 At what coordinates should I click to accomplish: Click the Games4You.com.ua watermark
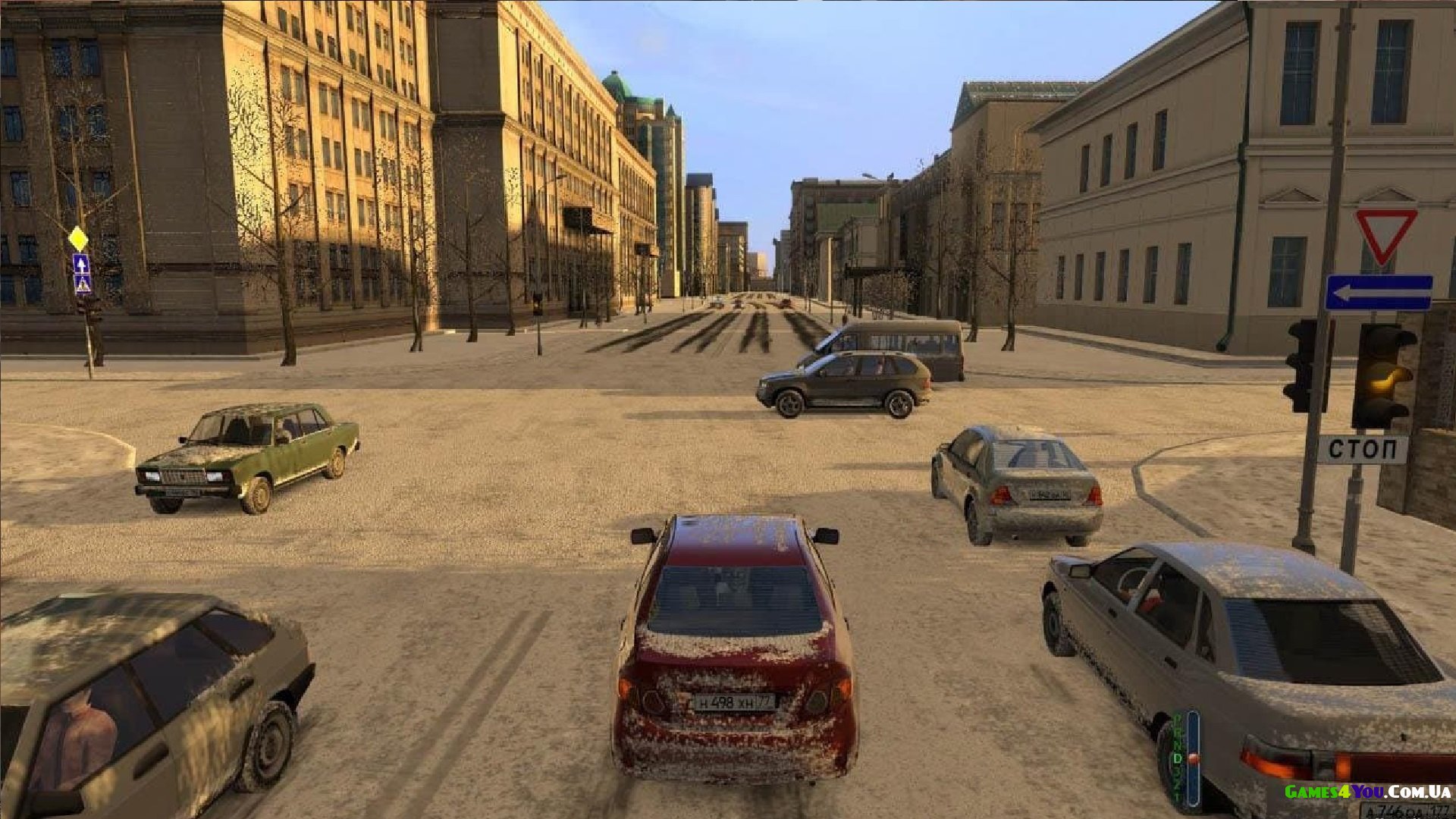[x=1367, y=792]
